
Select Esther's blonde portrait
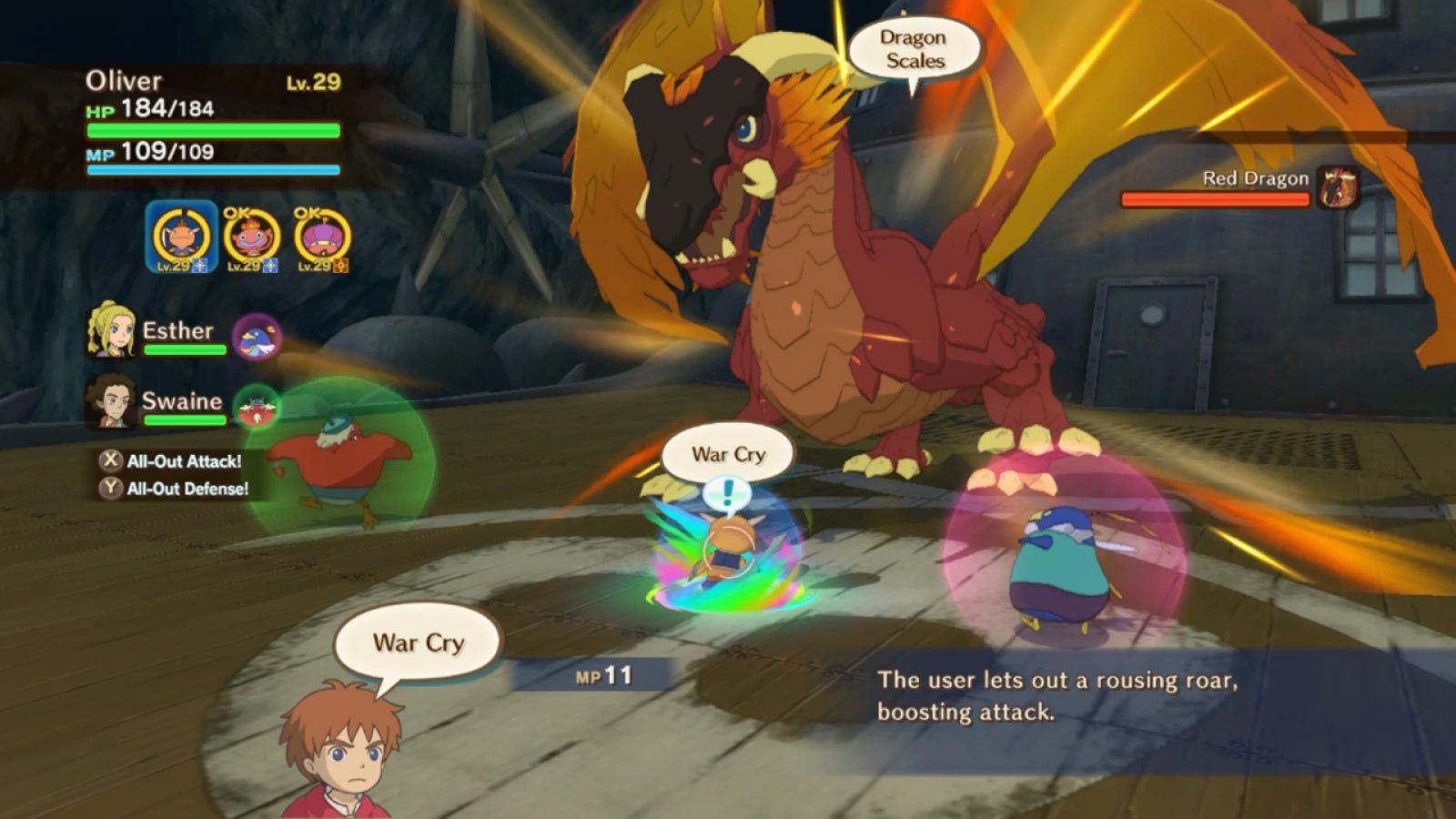pyautogui.click(x=111, y=330)
